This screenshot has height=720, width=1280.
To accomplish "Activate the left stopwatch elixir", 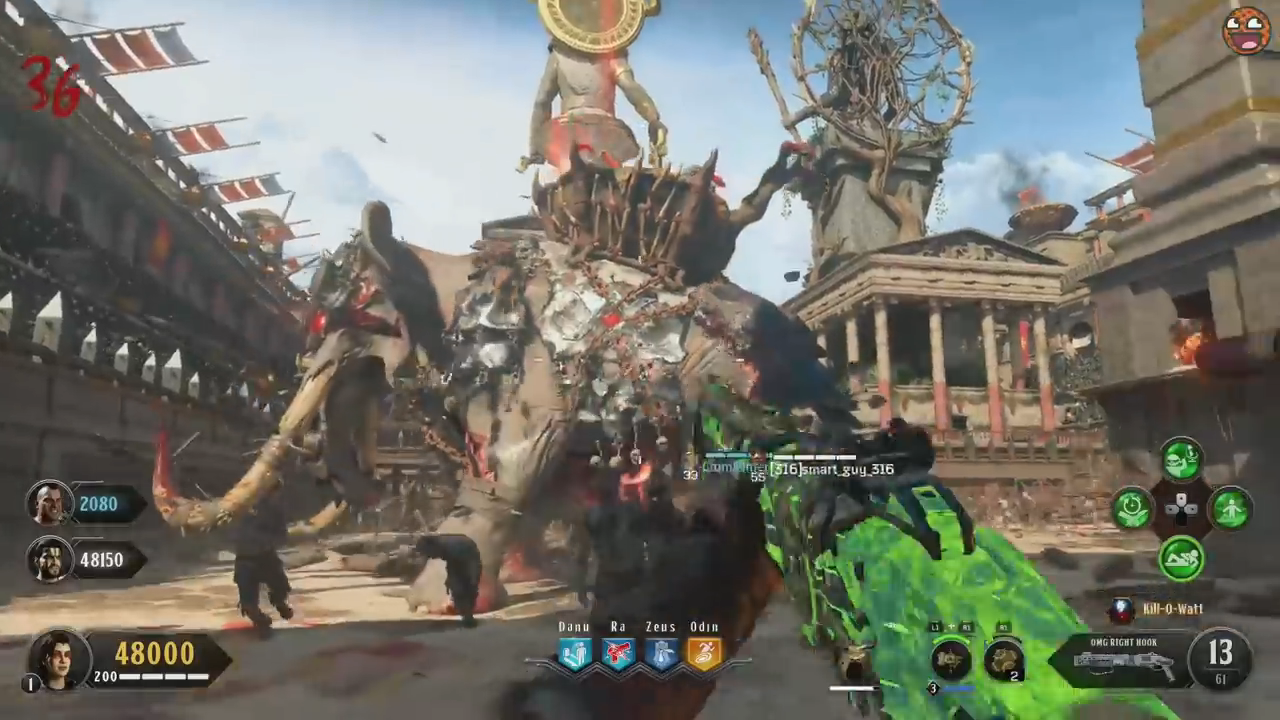I will tap(1133, 508).
